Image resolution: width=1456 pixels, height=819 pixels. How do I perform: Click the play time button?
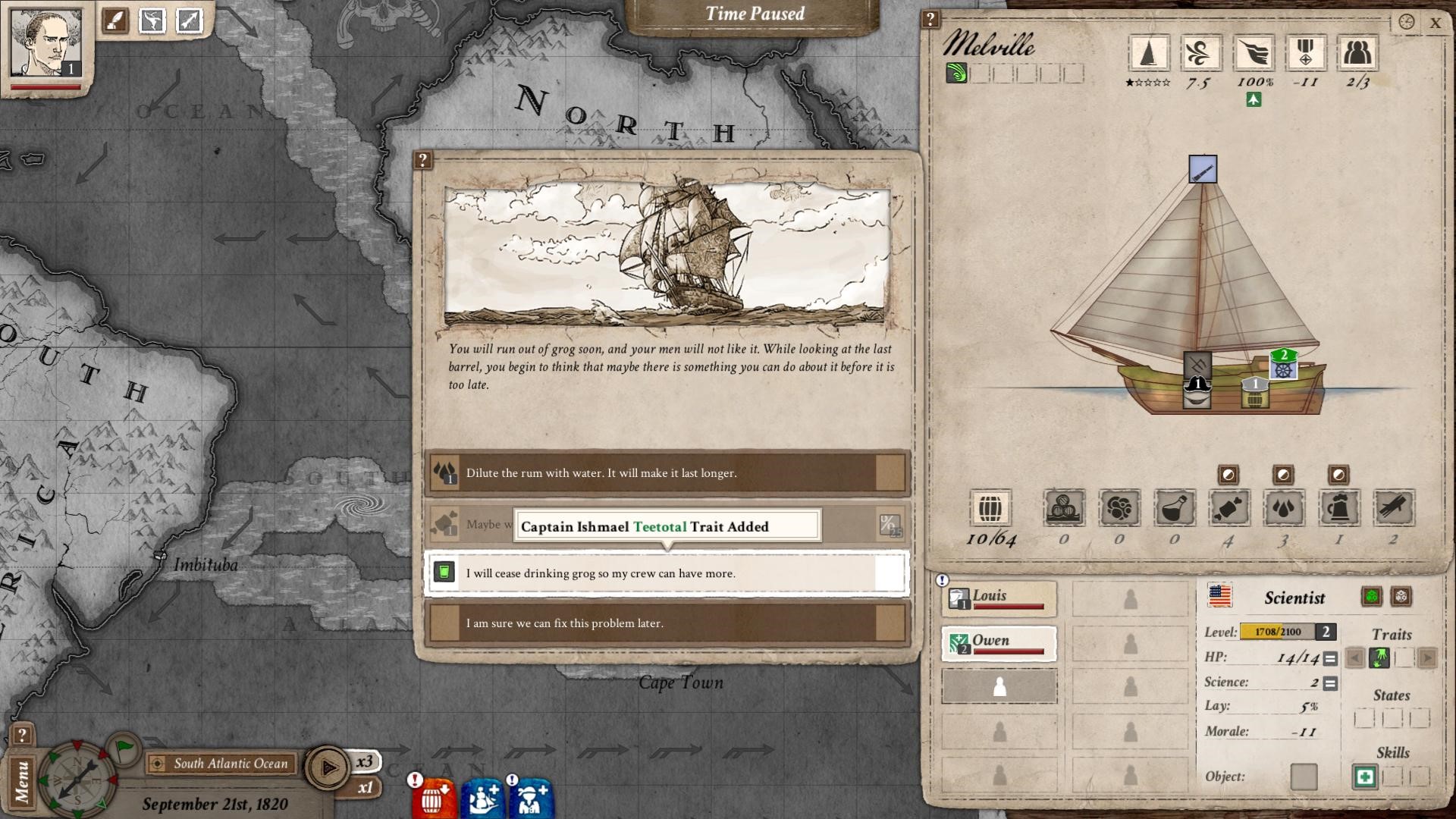(328, 767)
